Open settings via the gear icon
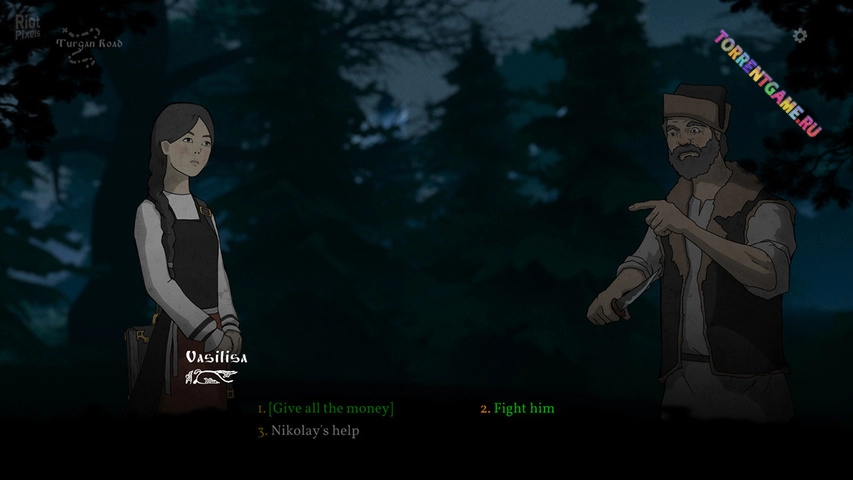This screenshot has height=480, width=853. tap(800, 36)
